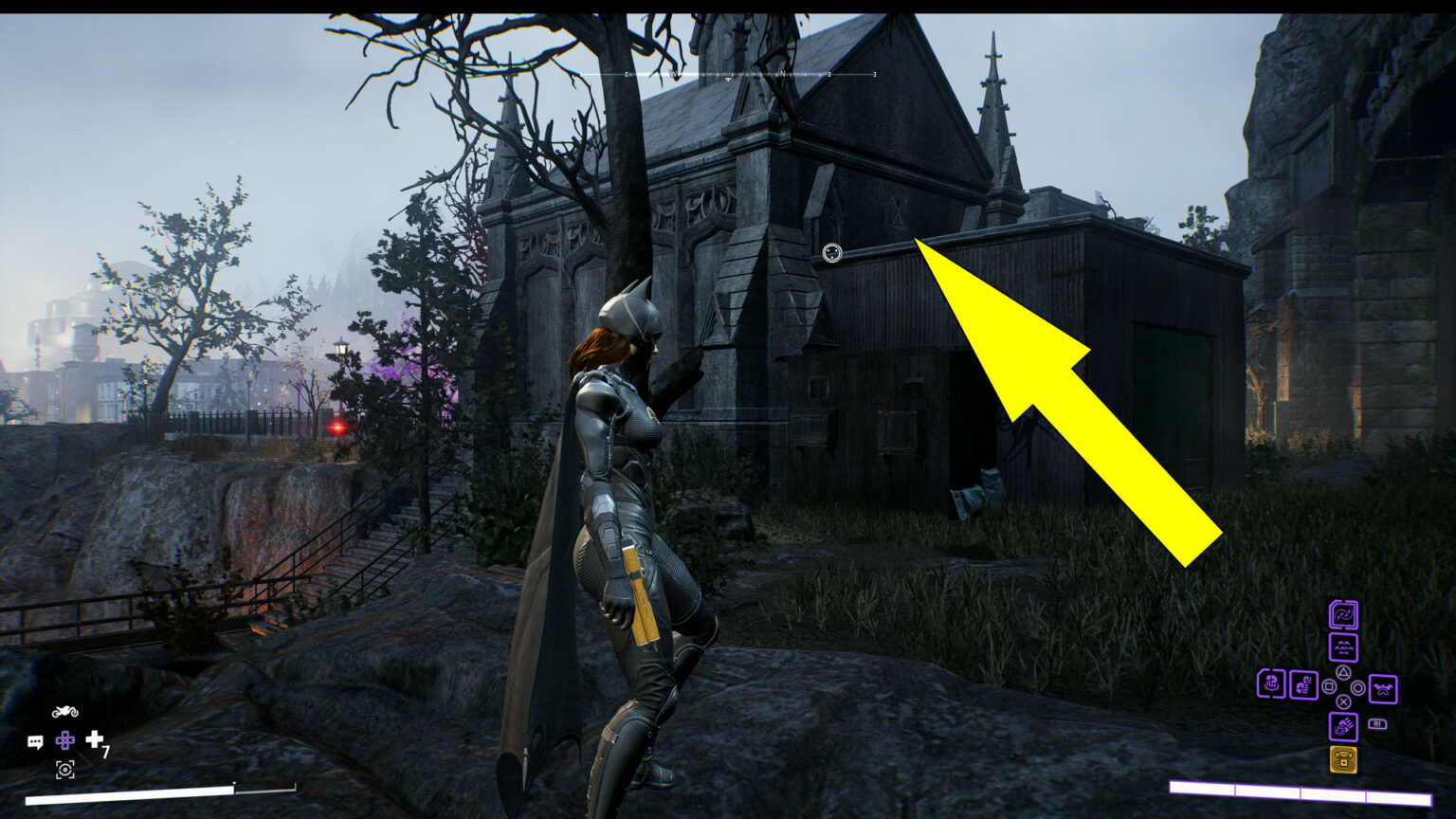The width and height of the screenshot is (1456, 819).
Task: Select the Batcycle summon icon
Action: pos(65,712)
